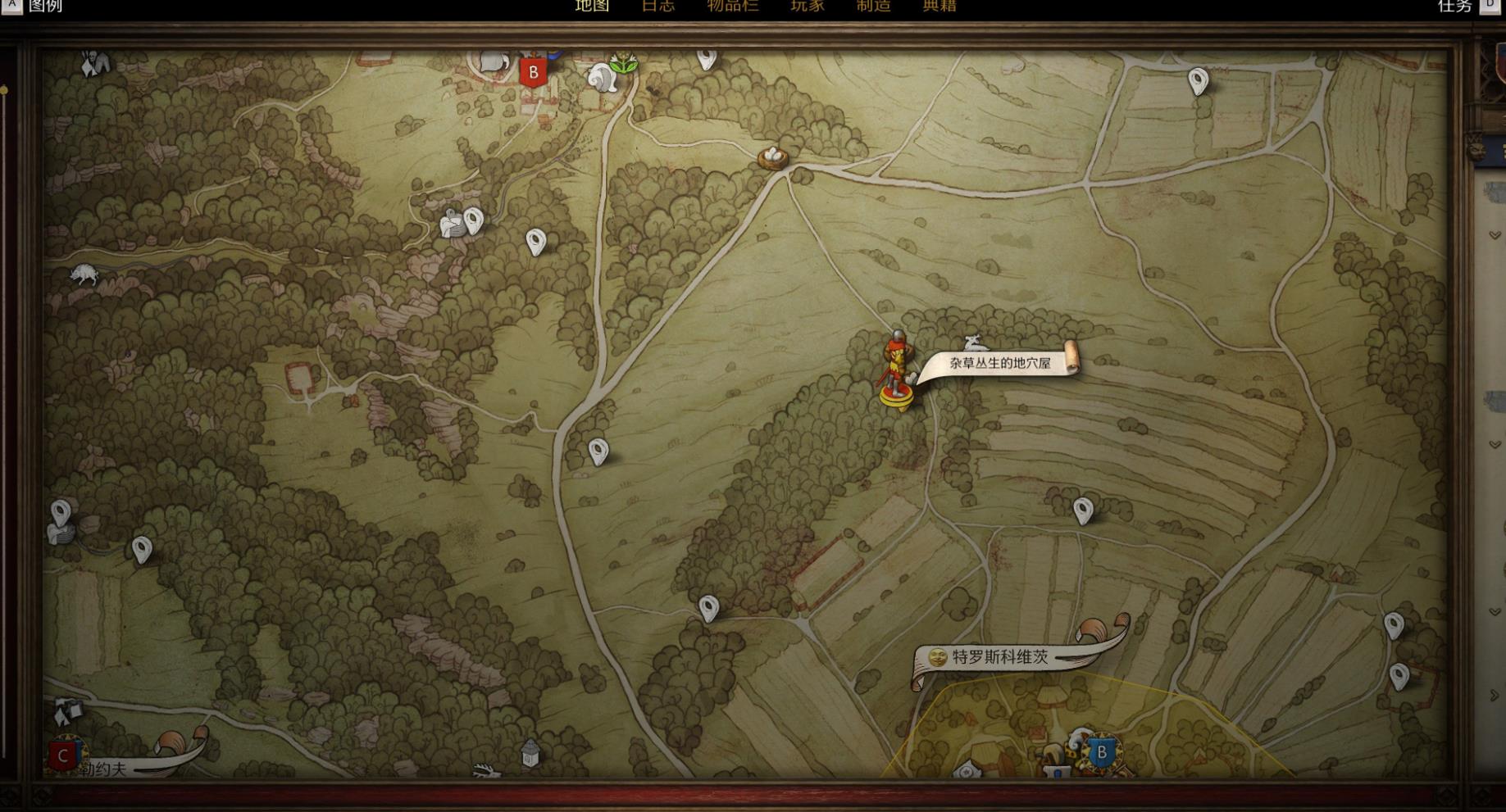Select the 玩家 player tab
The image size is (1506, 812).
(x=807, y=6)
